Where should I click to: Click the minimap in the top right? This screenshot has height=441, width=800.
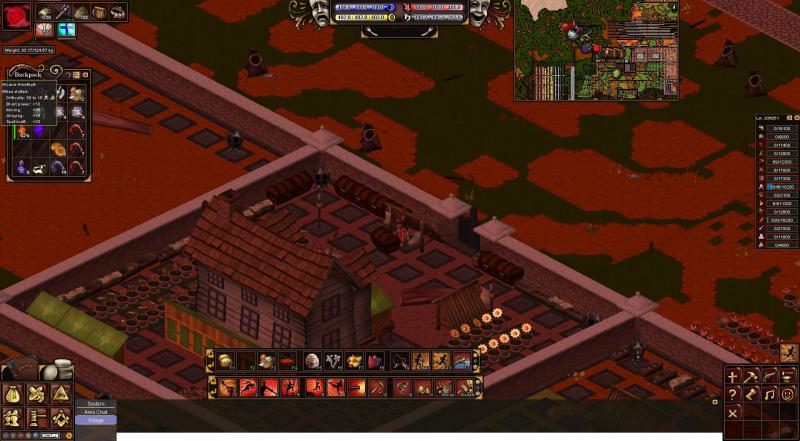tap(596, 50)
